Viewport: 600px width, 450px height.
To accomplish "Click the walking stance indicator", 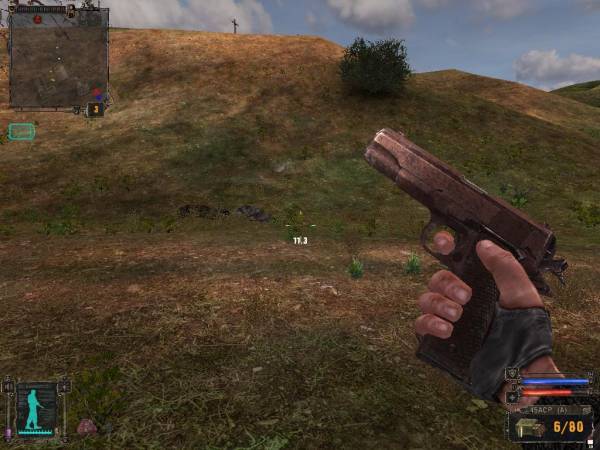I will tap(35, 409).
